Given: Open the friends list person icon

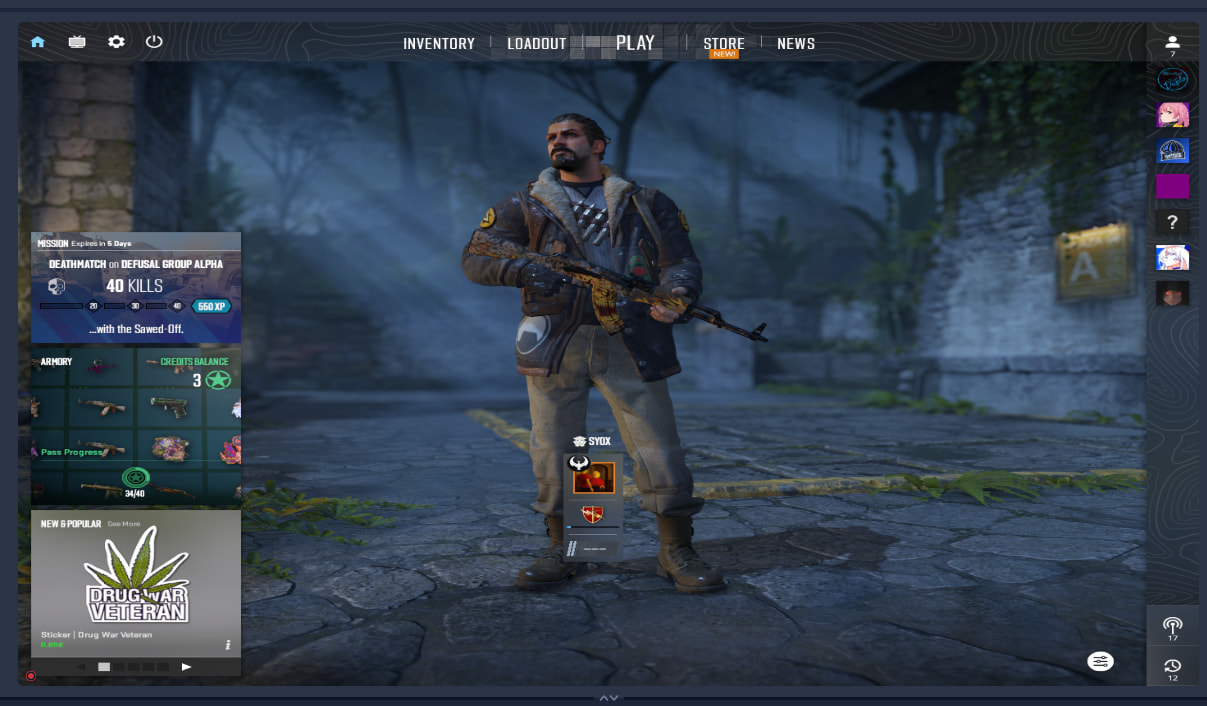Looking at the screenshot, I should [1172, 43].
